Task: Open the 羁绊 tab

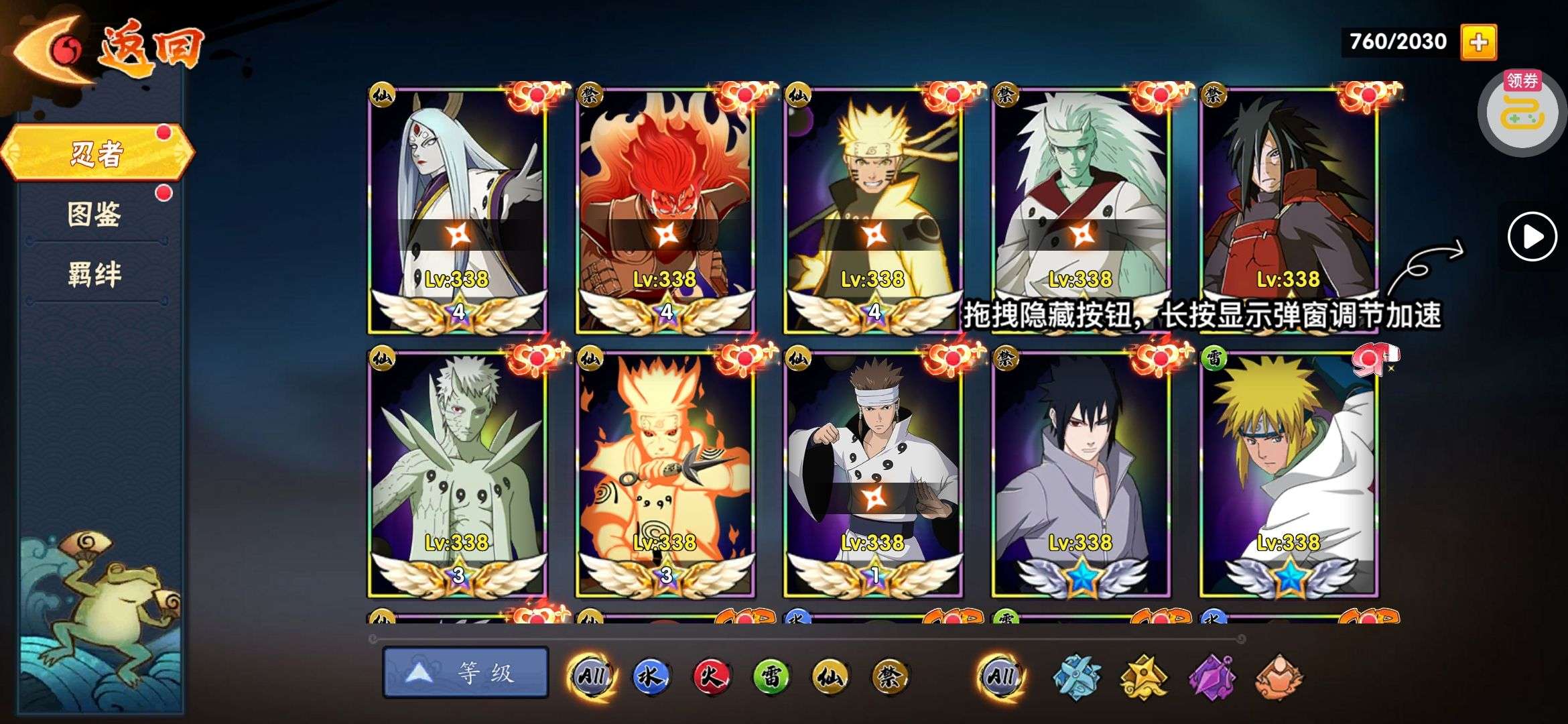Action: click(x=94, y=274)
